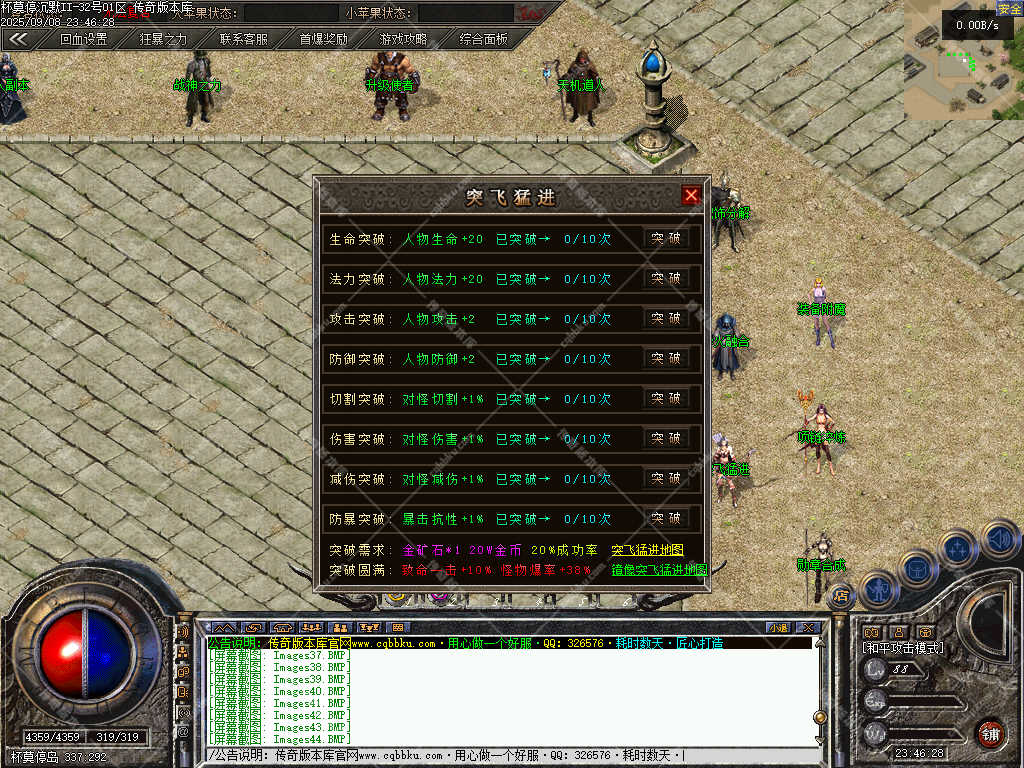Close the 突飞猛进 breakthrough window
Viewport: 1024px width, 768px height.
pyautogui.click(x=691, y=196)
